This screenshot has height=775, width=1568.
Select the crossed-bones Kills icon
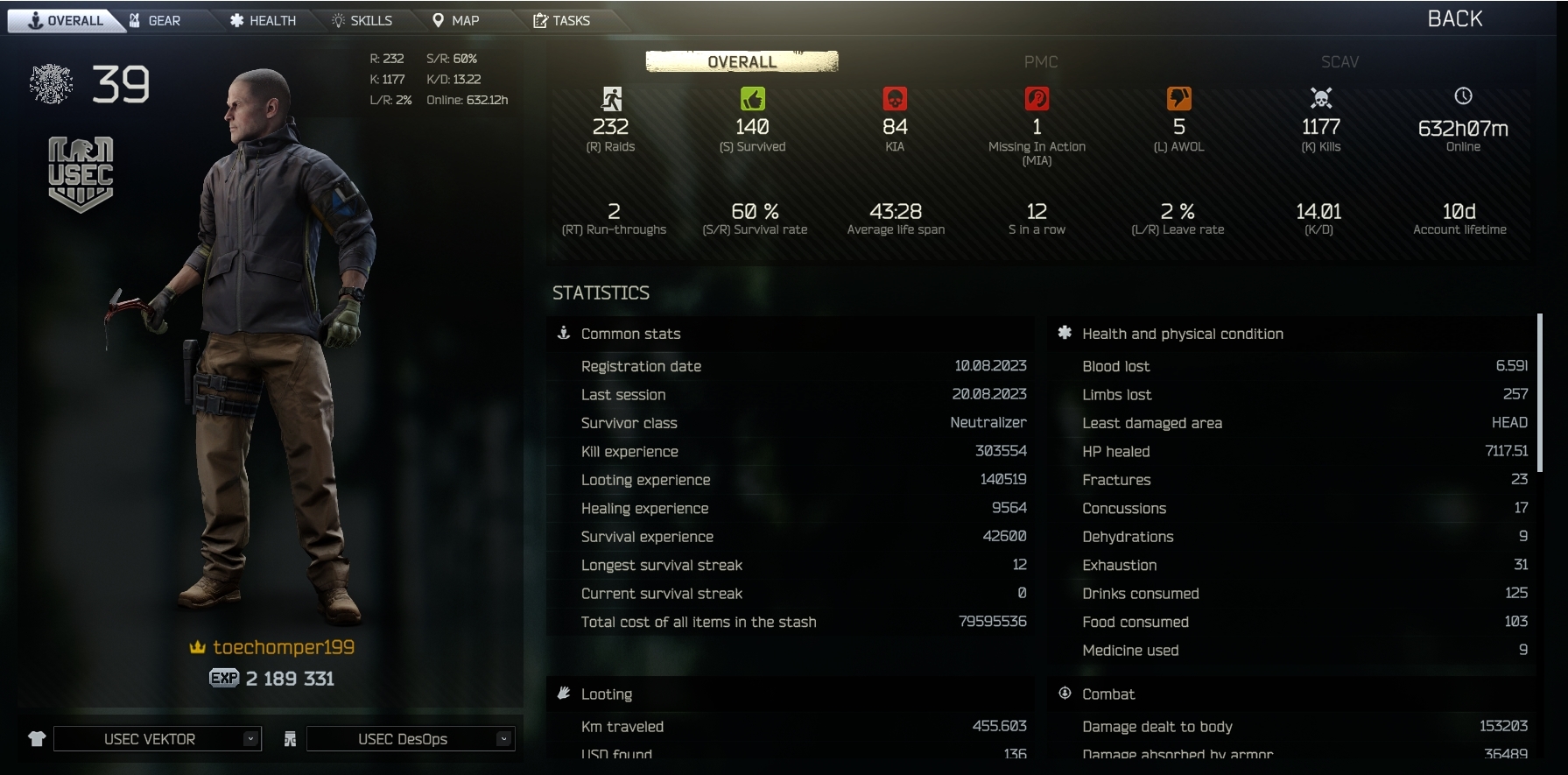pyautogui.click(x=1319, y=99)
